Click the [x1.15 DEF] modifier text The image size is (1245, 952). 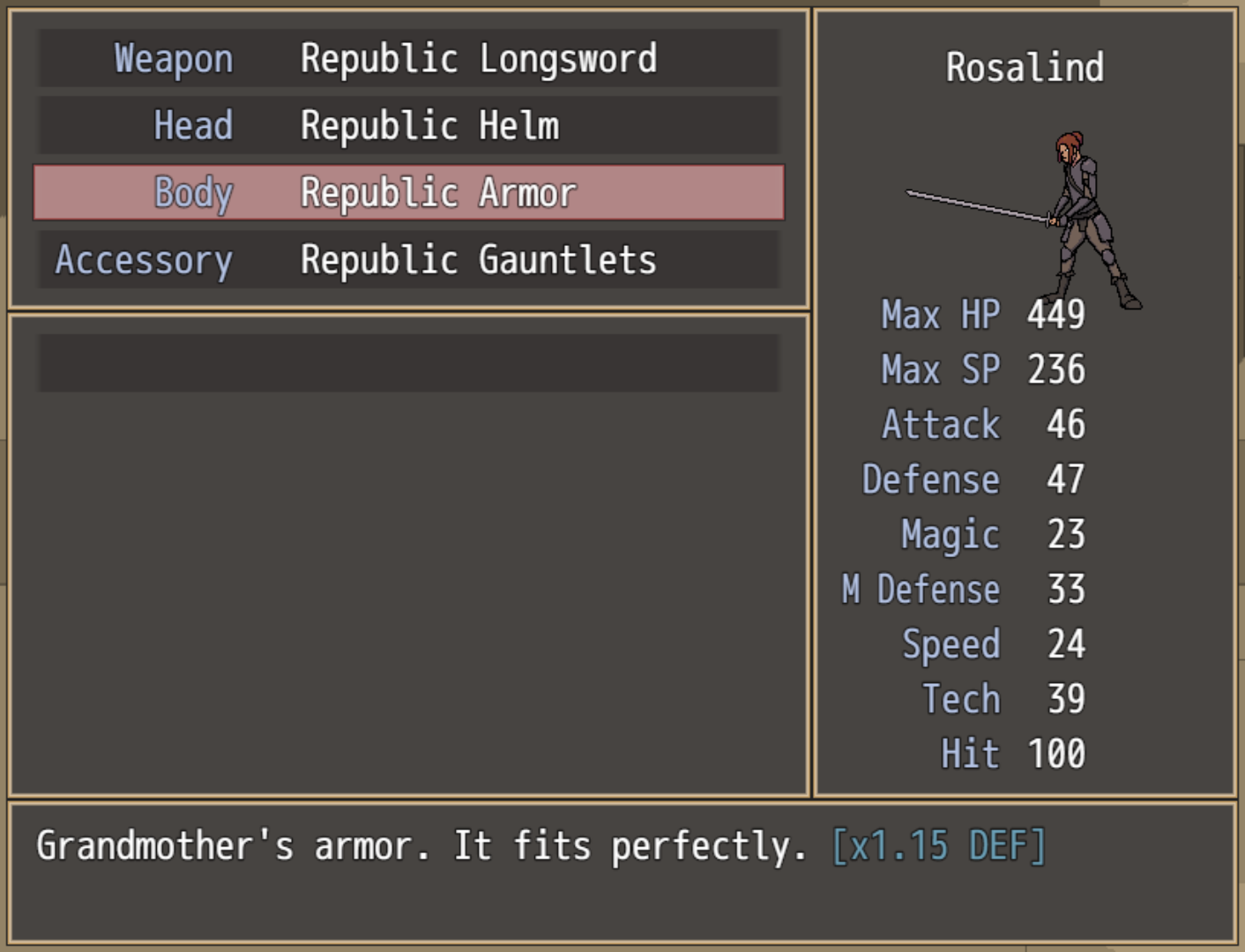click(x=940, y=844)
